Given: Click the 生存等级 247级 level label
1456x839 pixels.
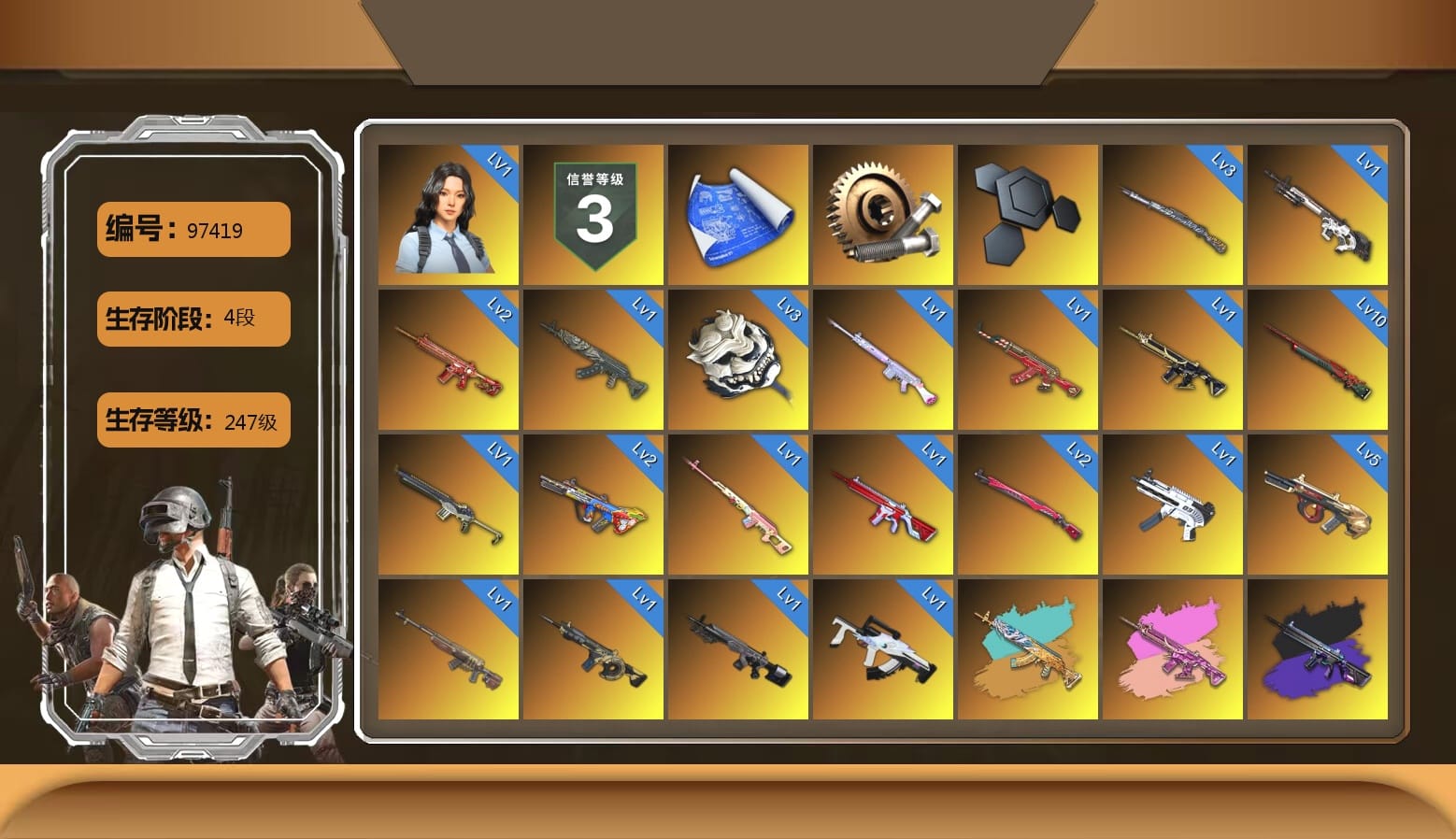Looking at the screenshot, I should click(193, 420).
